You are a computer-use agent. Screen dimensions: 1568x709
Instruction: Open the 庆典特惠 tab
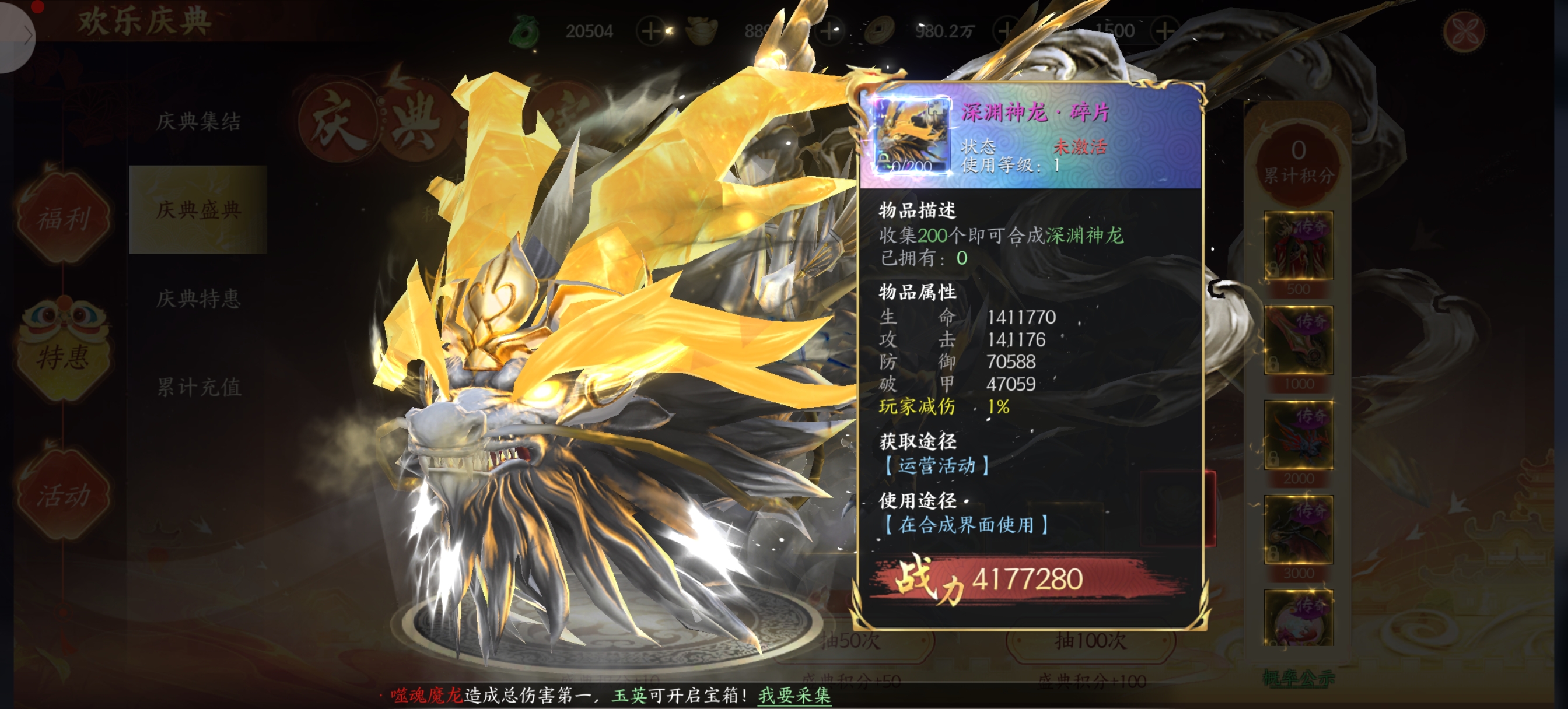(198, 298)
